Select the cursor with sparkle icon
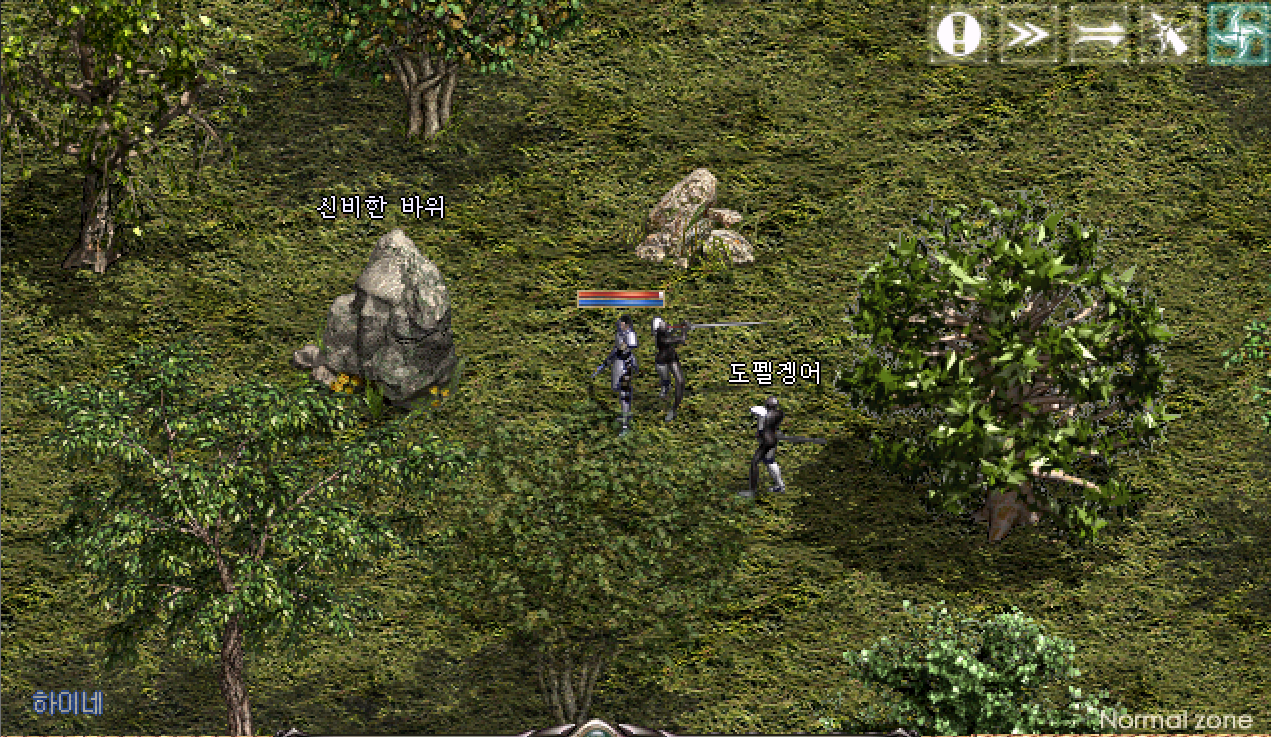Viewport: 1271px width, 737px height. tap(1168, 35)
